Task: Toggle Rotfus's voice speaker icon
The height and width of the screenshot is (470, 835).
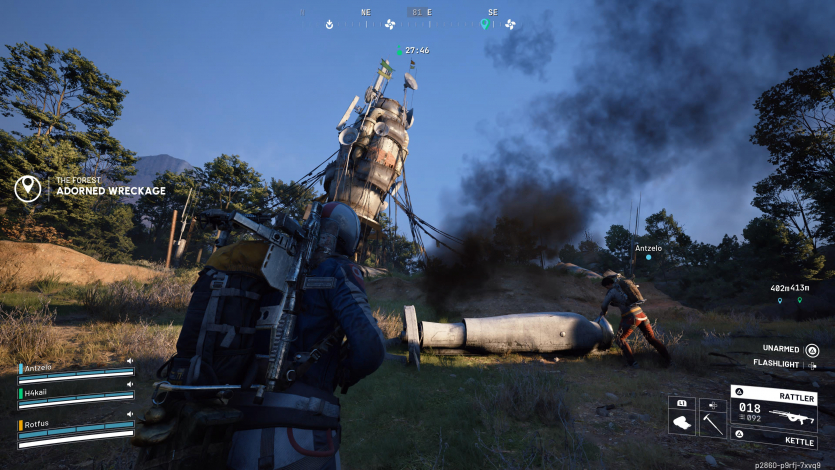Action: click(x=129, y=414)
